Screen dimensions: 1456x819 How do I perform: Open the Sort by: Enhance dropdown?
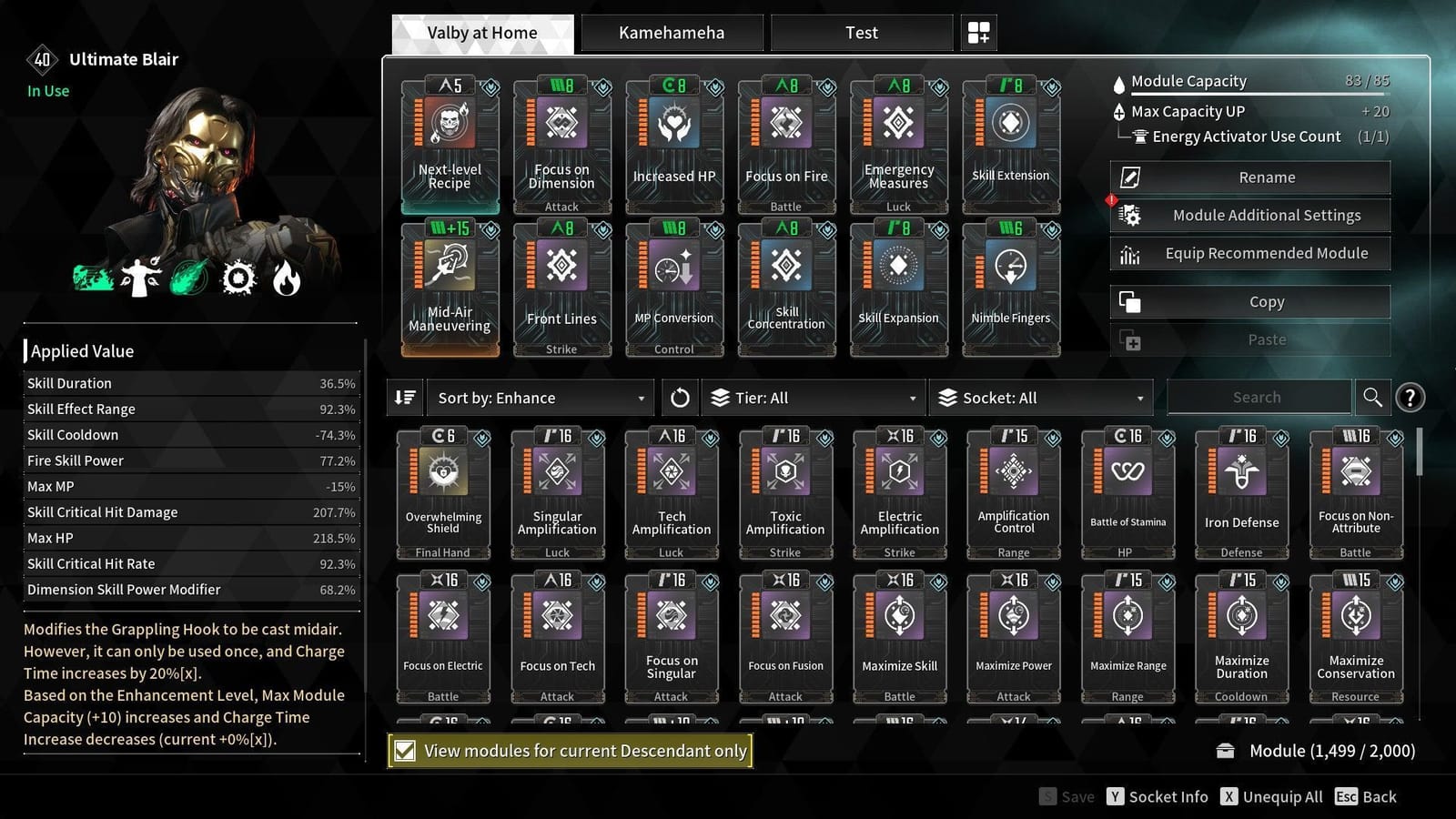[x=541, y=398]
